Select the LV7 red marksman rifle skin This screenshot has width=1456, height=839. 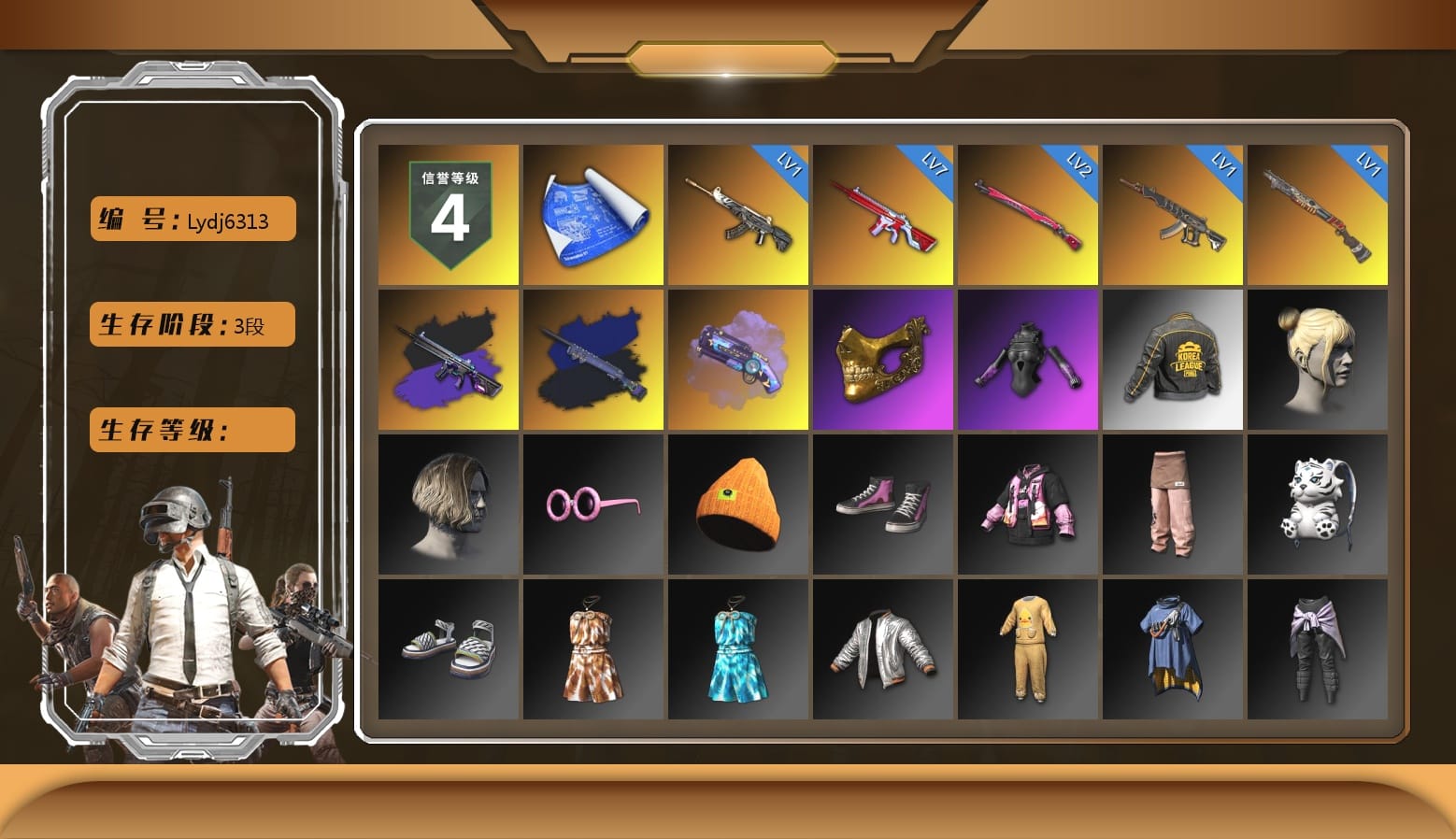pyautogui.click(x=882, y=215)
